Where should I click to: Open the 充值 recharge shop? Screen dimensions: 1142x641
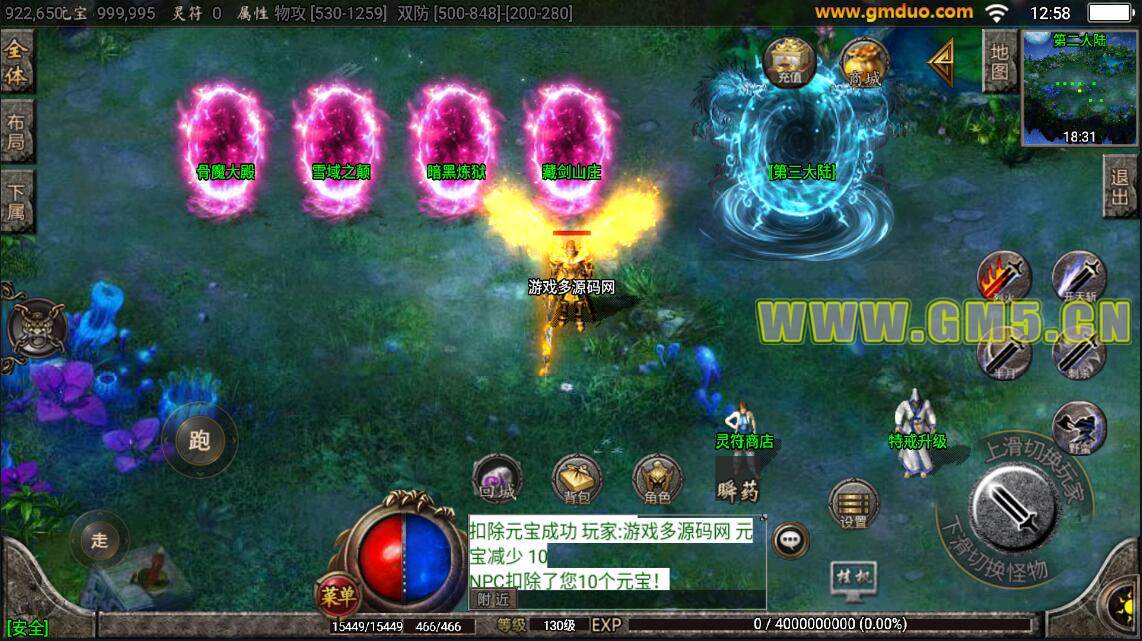coord(789,62)
